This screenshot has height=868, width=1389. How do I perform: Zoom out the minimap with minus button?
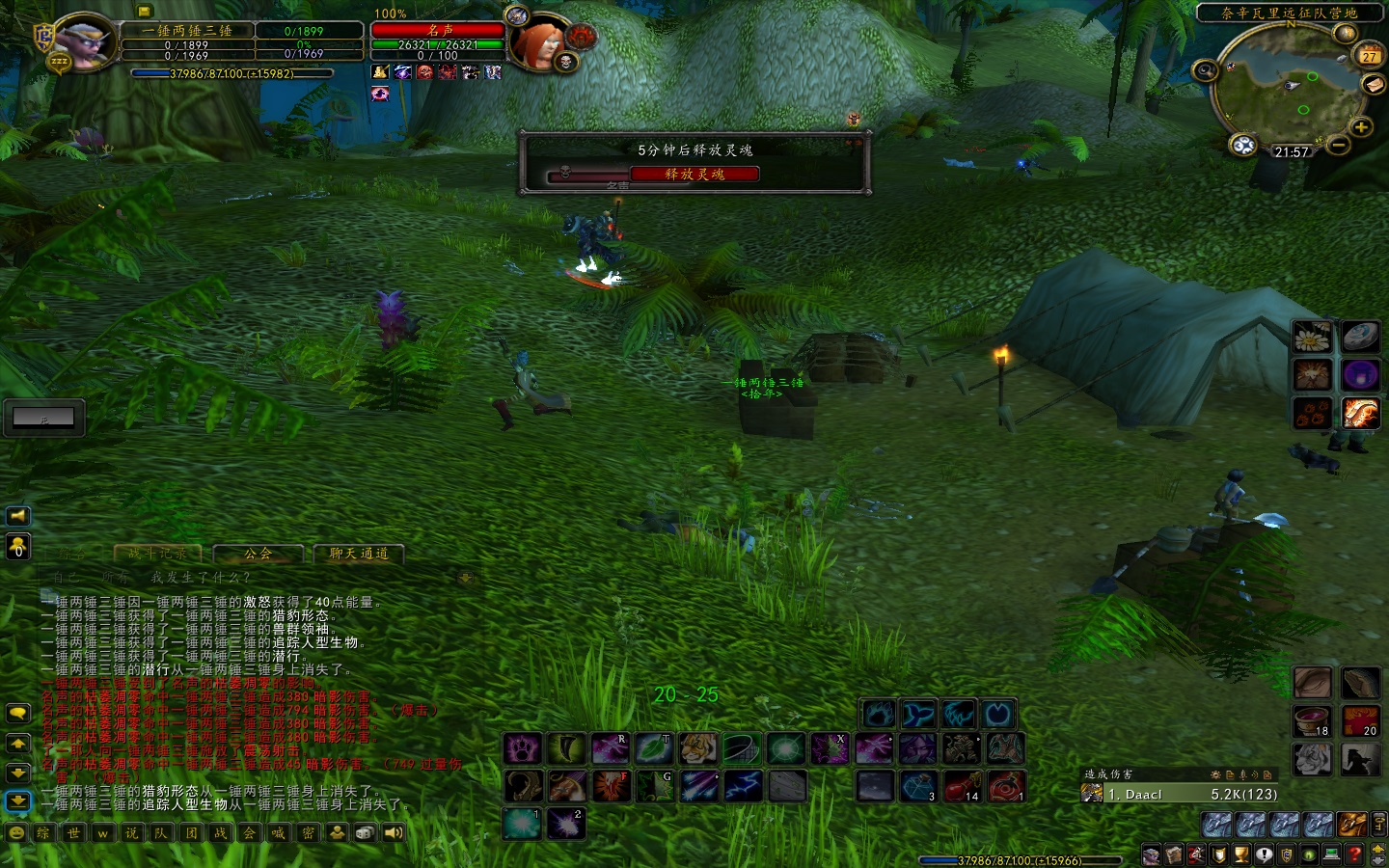1338,146
